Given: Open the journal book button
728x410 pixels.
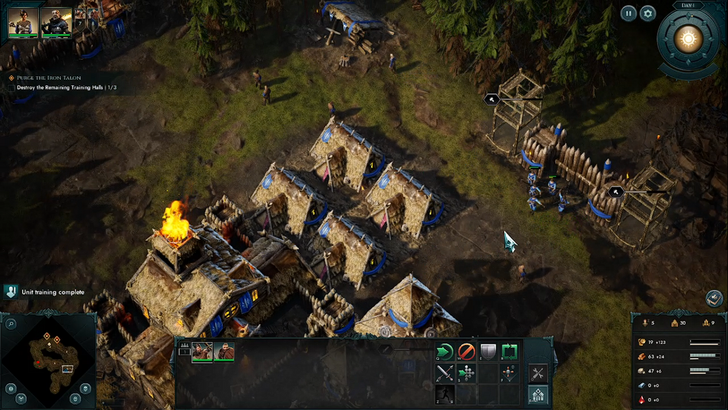Looking at the screenshot, I should (714, 298).
